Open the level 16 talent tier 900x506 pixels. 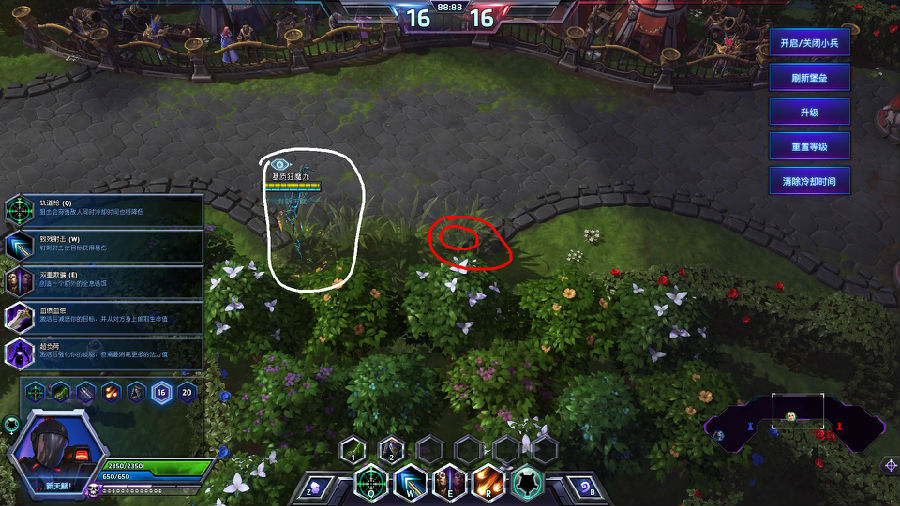tap(161, 391)
